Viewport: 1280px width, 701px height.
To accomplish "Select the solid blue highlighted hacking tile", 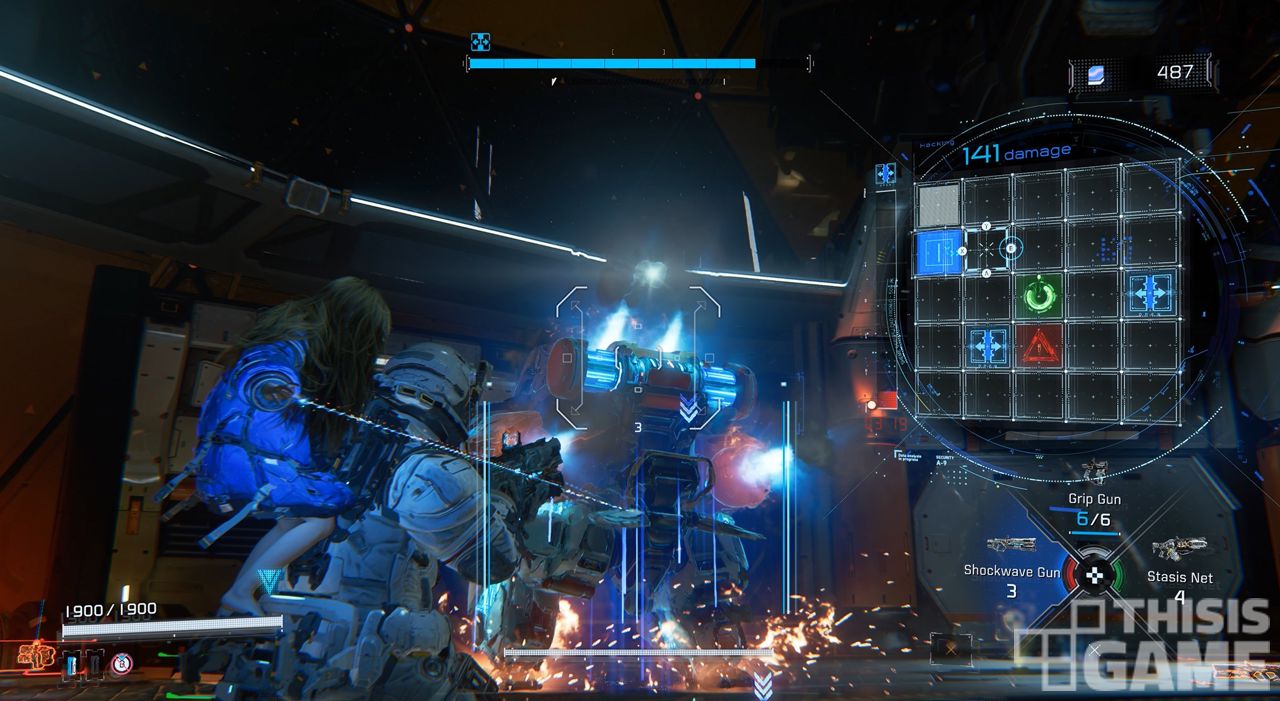I will (938, 252).
